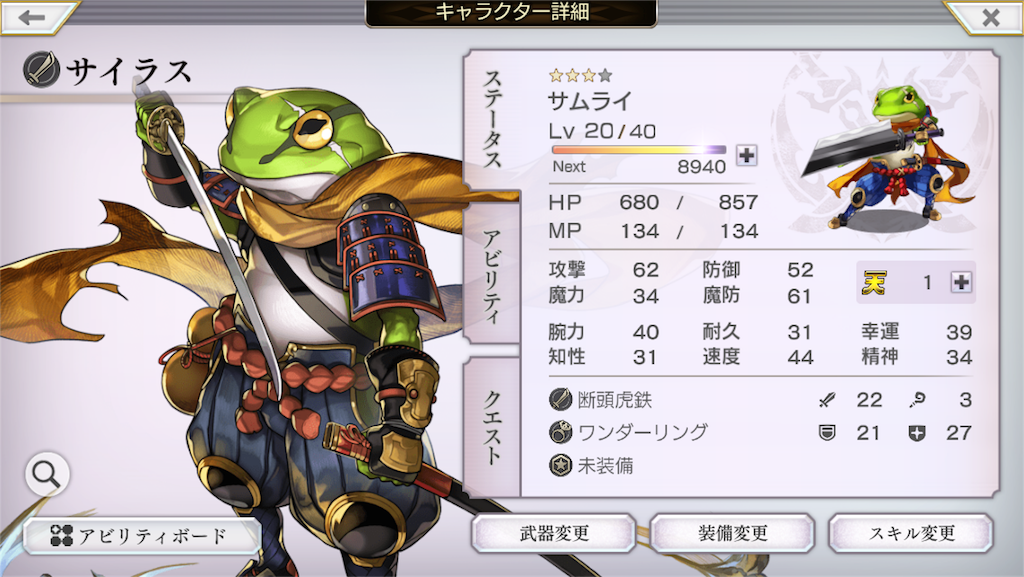Image resolution: width=1024 pixels, height=577 pixels.
Task: Choose 武器変更 to change weapon
Action: [x=553, y=533]
